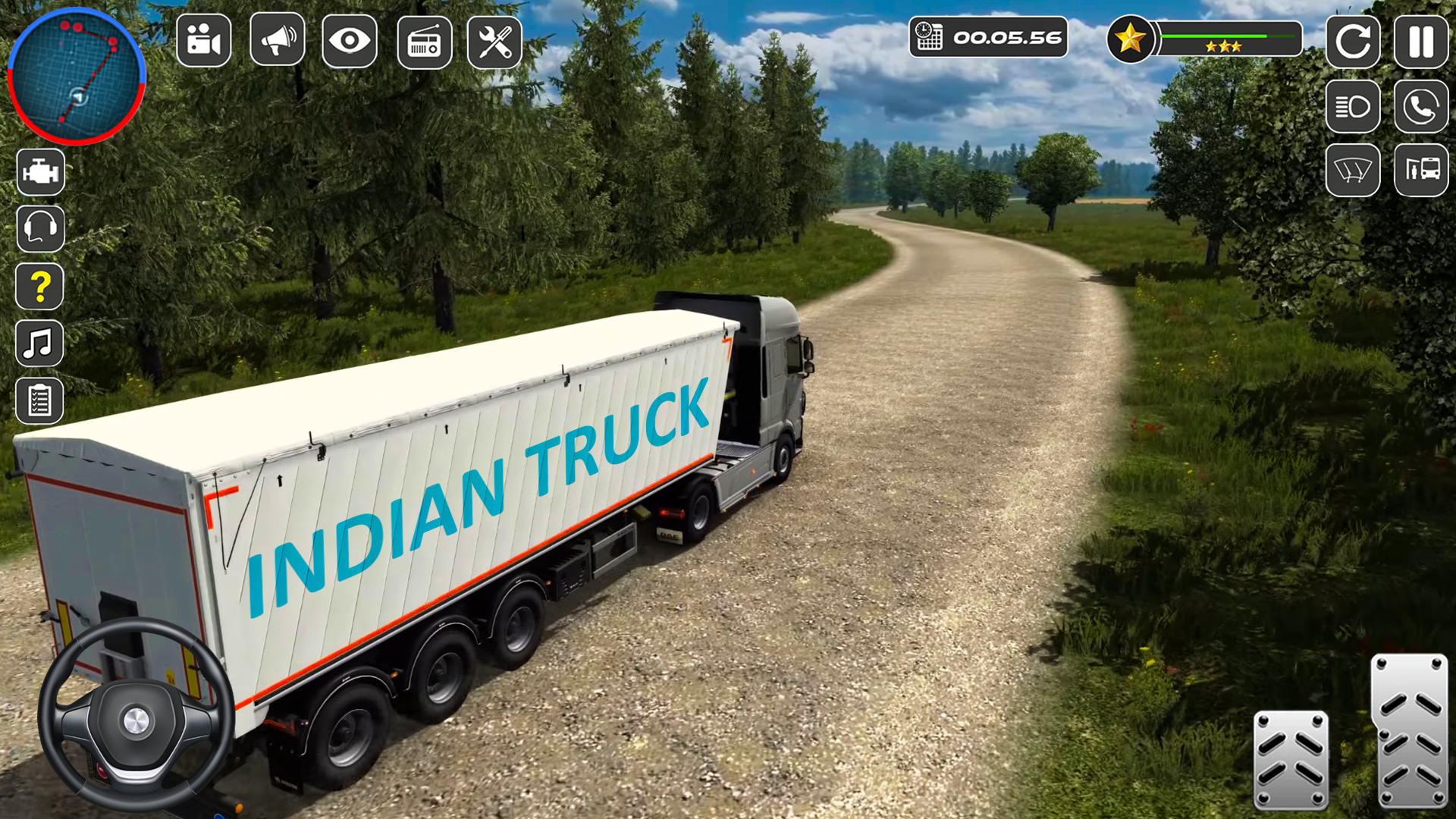Switch camera view with the camcorder button
Image resolution: width=1456 pixels, height=819 pixels.
[x=203, y=40]
